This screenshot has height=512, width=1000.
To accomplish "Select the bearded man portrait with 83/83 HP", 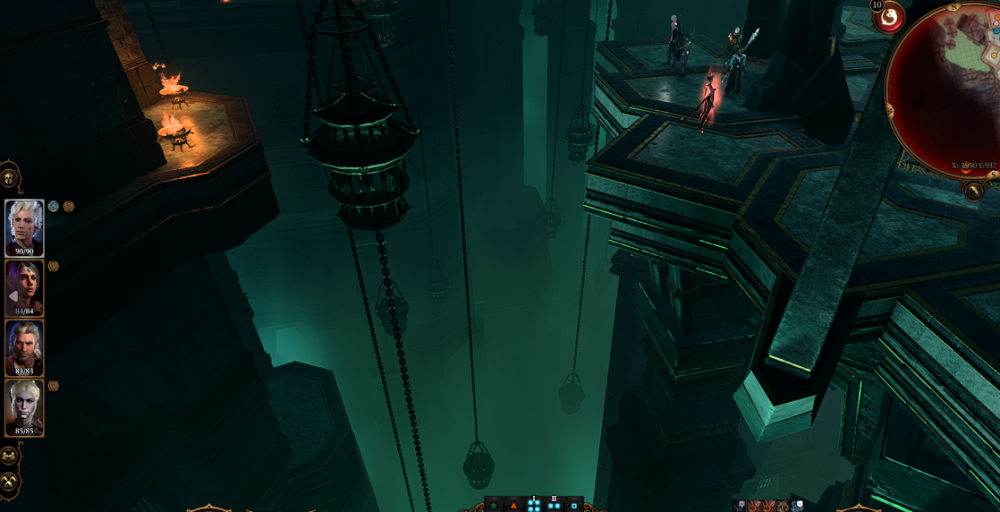I will pos(24,348).
